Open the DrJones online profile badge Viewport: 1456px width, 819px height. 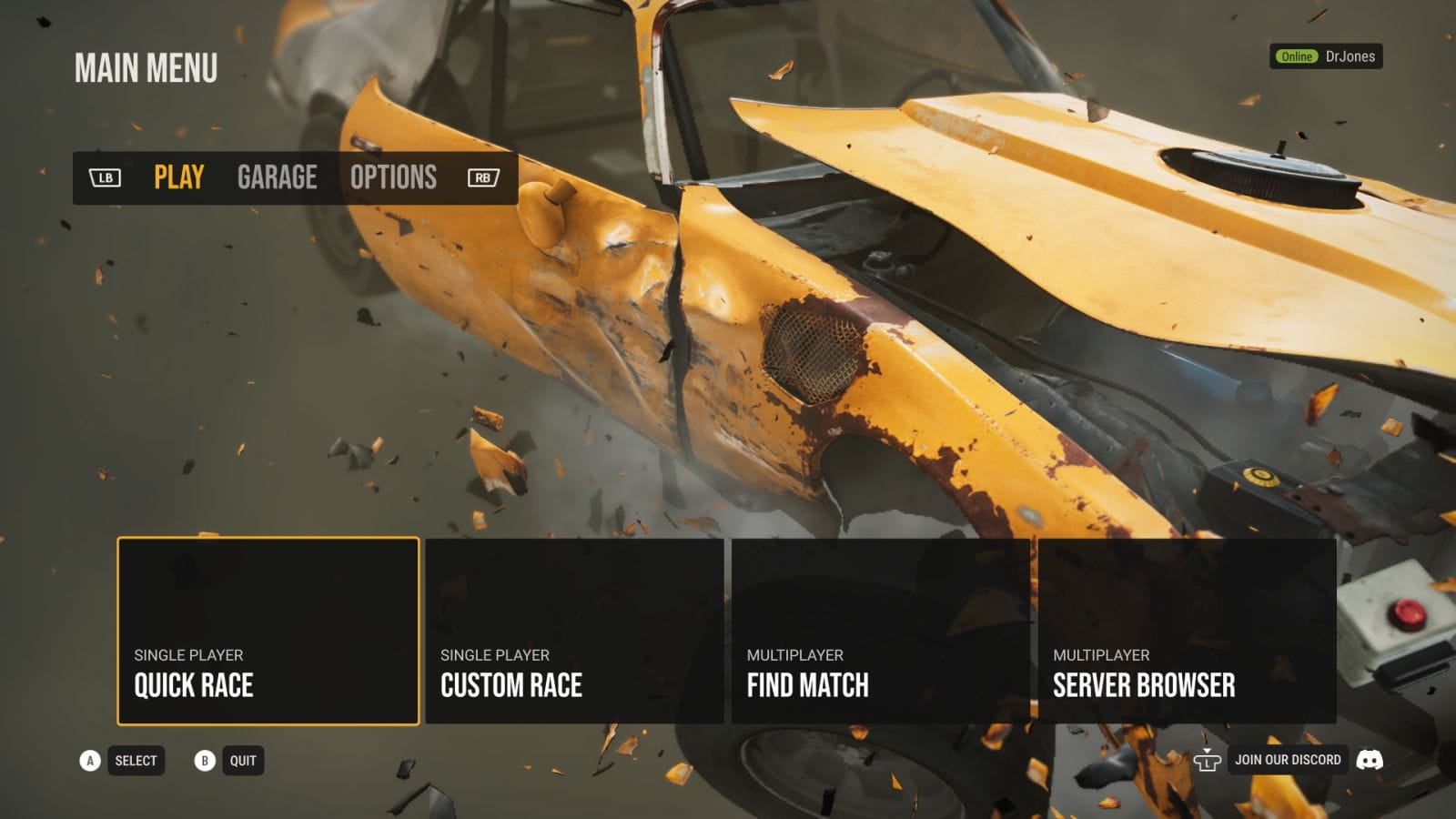[1326, 56]
